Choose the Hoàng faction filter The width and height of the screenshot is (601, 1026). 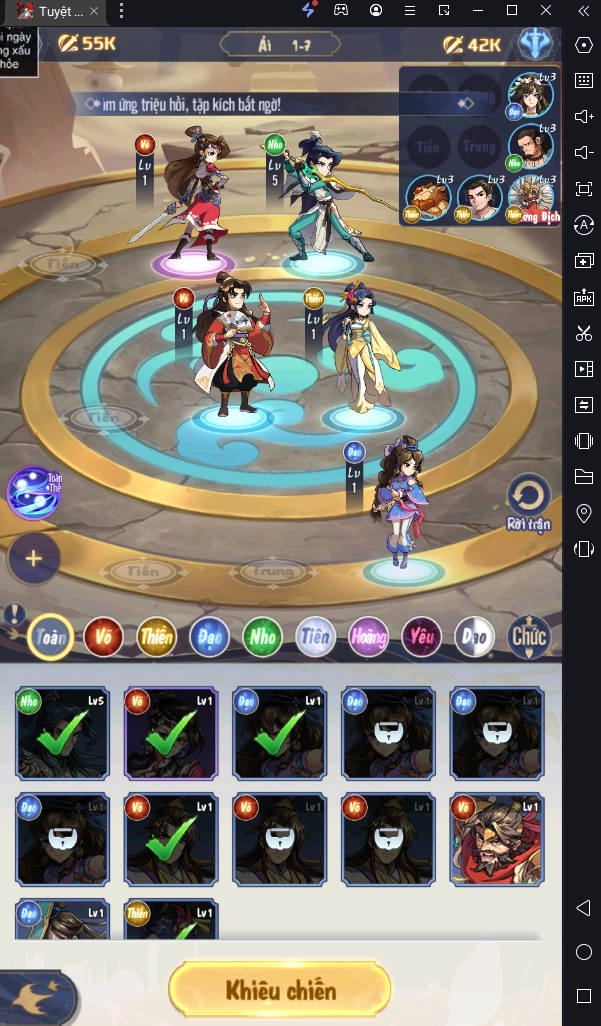pos(368,637)
